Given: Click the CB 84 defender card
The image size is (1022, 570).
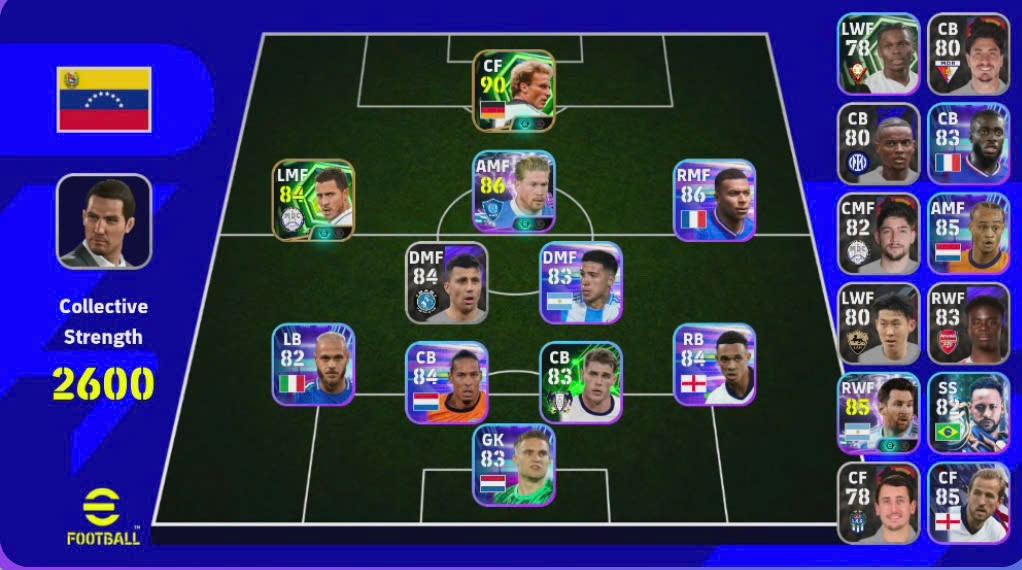Looking at the screenshot, I should (x=447, y=382).
